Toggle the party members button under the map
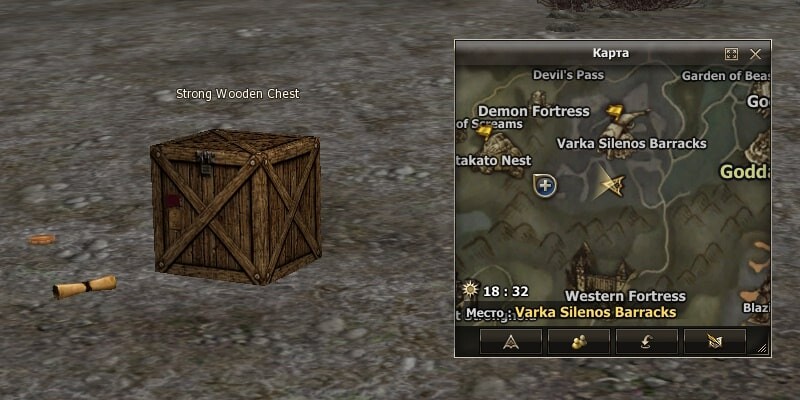800x400 pixels. [578, 341]
